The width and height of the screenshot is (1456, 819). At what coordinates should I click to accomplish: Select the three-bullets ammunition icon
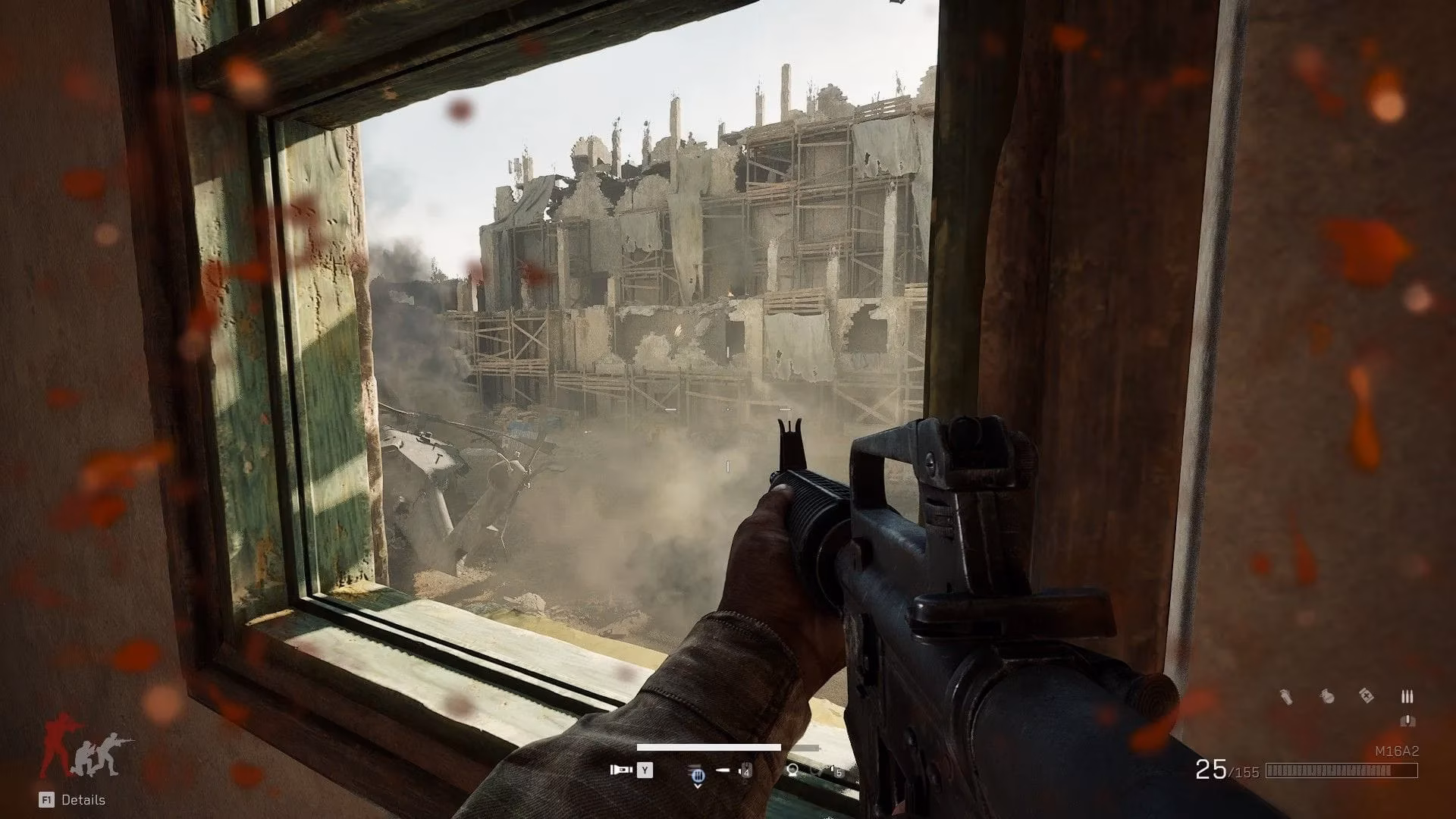pyautogui.click(x=1408, y=696)
